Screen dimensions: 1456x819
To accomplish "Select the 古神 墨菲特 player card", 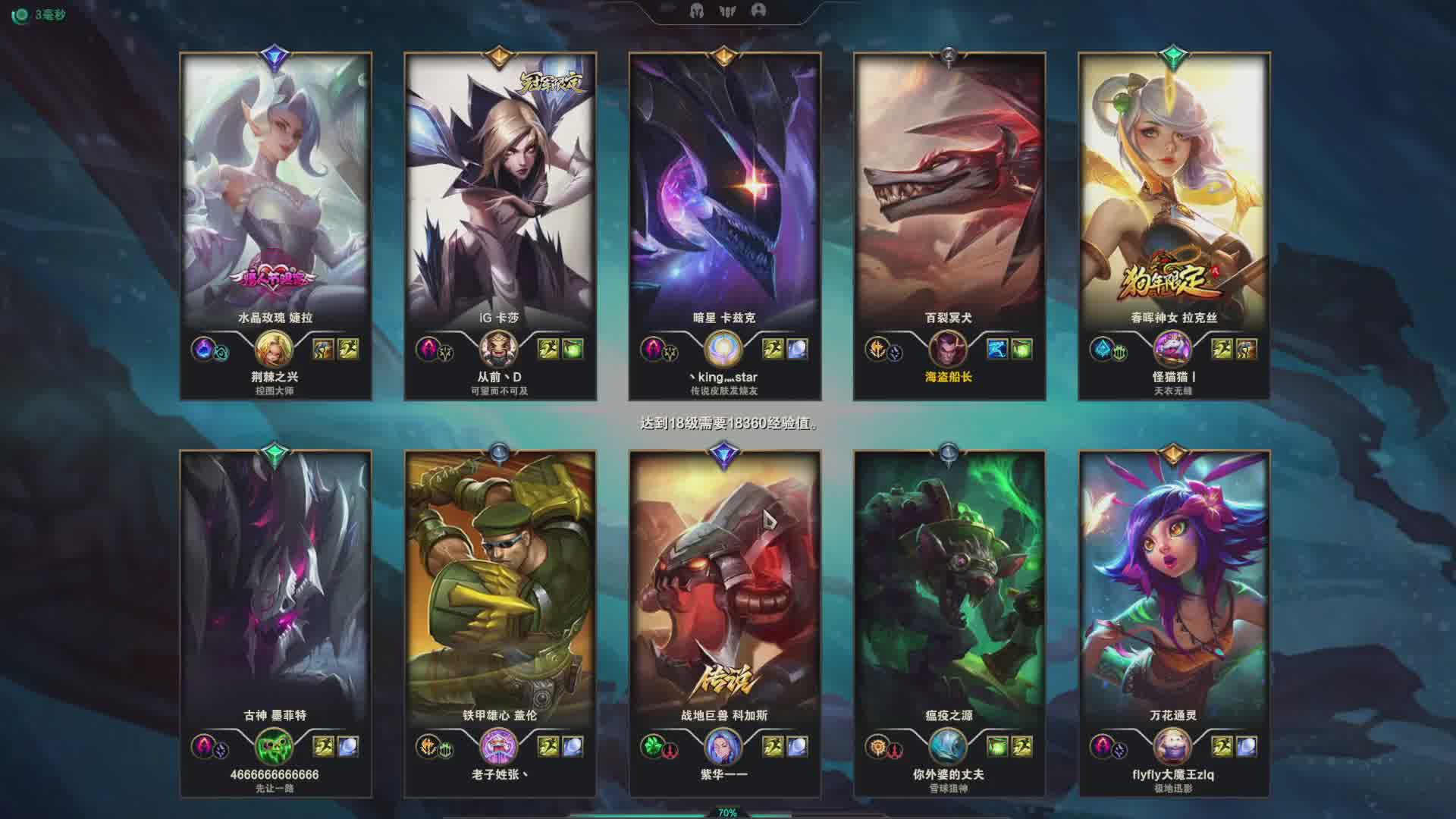I will point(275,584).
